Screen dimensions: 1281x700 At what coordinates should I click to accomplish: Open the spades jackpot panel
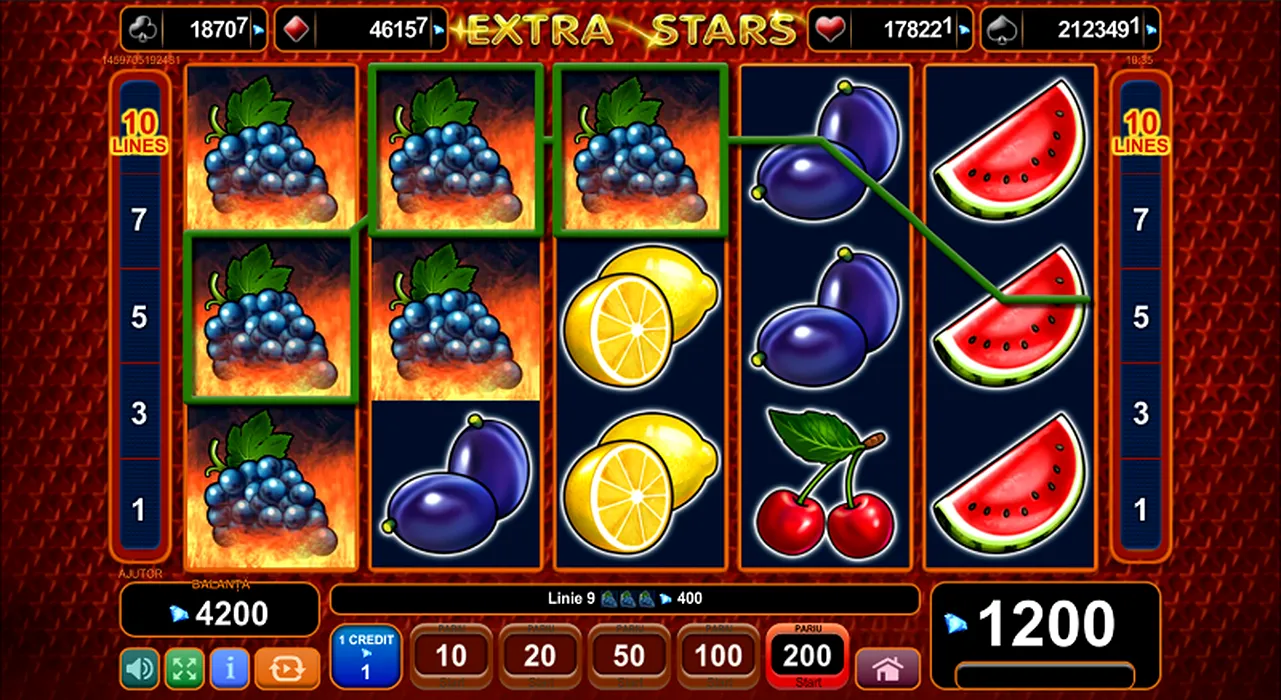click(x=1070, y=29)
